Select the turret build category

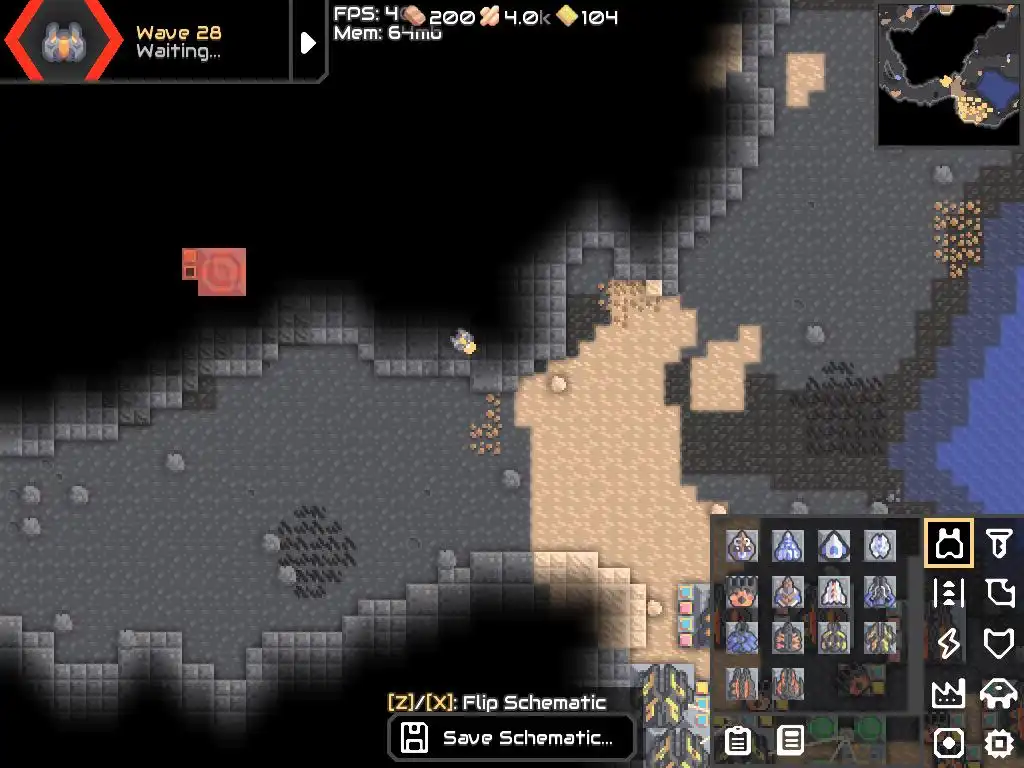click(948, 544)
